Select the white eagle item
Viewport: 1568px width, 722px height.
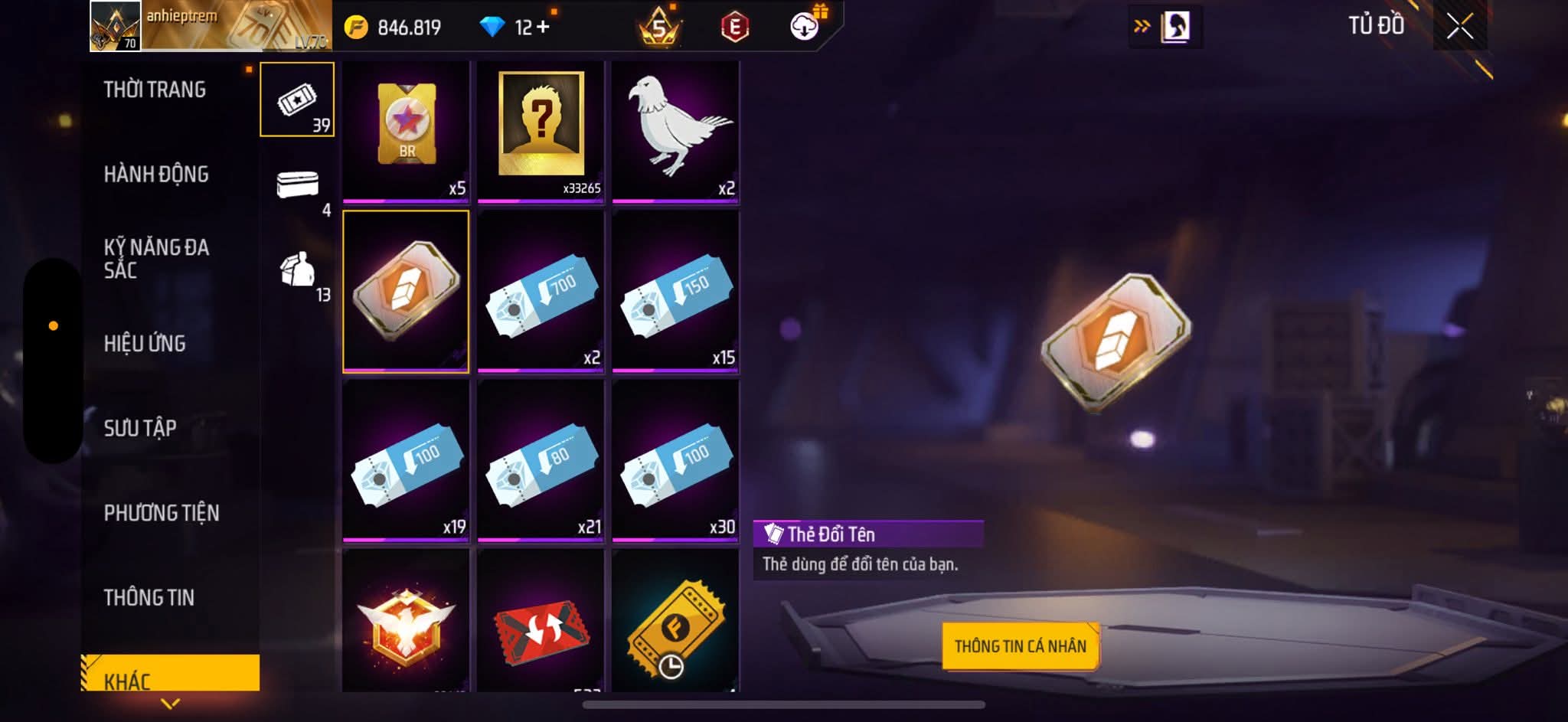675,130
